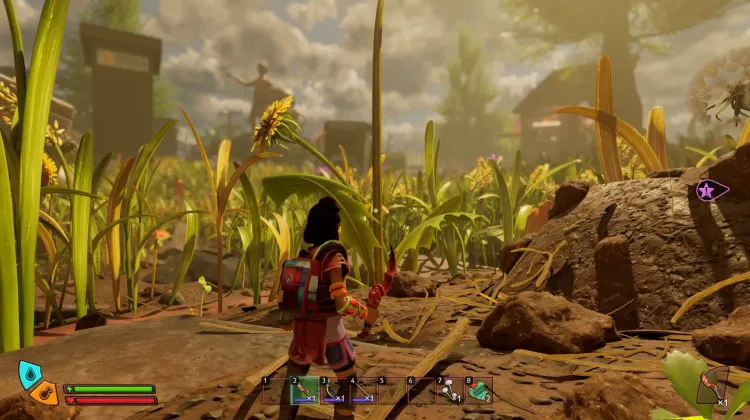The width and height of the screenshot is (750, 420).
Task: Click the purple star waypoint marker
Action: pos(711,189)
